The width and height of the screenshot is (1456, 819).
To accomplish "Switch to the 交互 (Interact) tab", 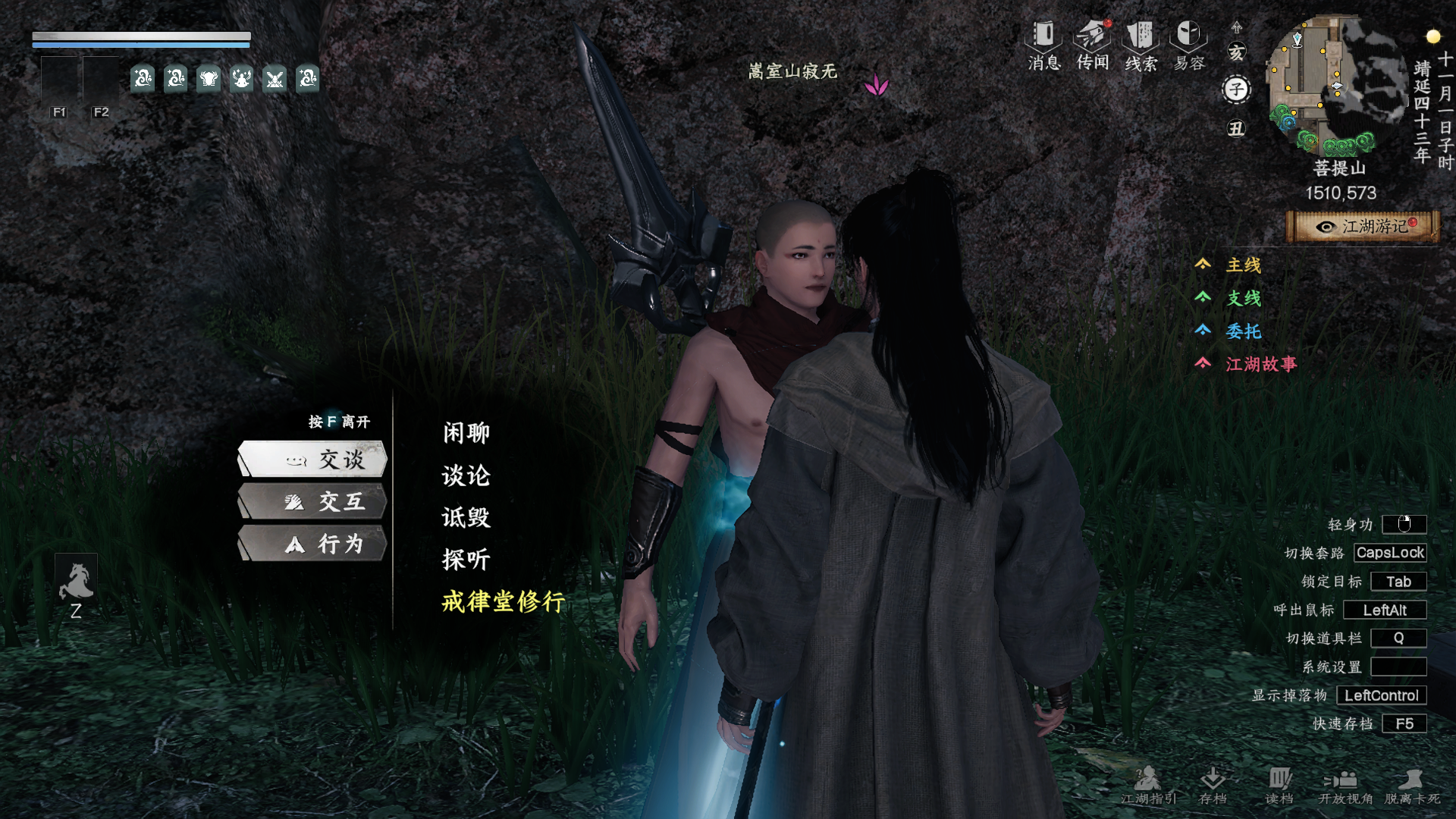I will [x=313, y=501].
